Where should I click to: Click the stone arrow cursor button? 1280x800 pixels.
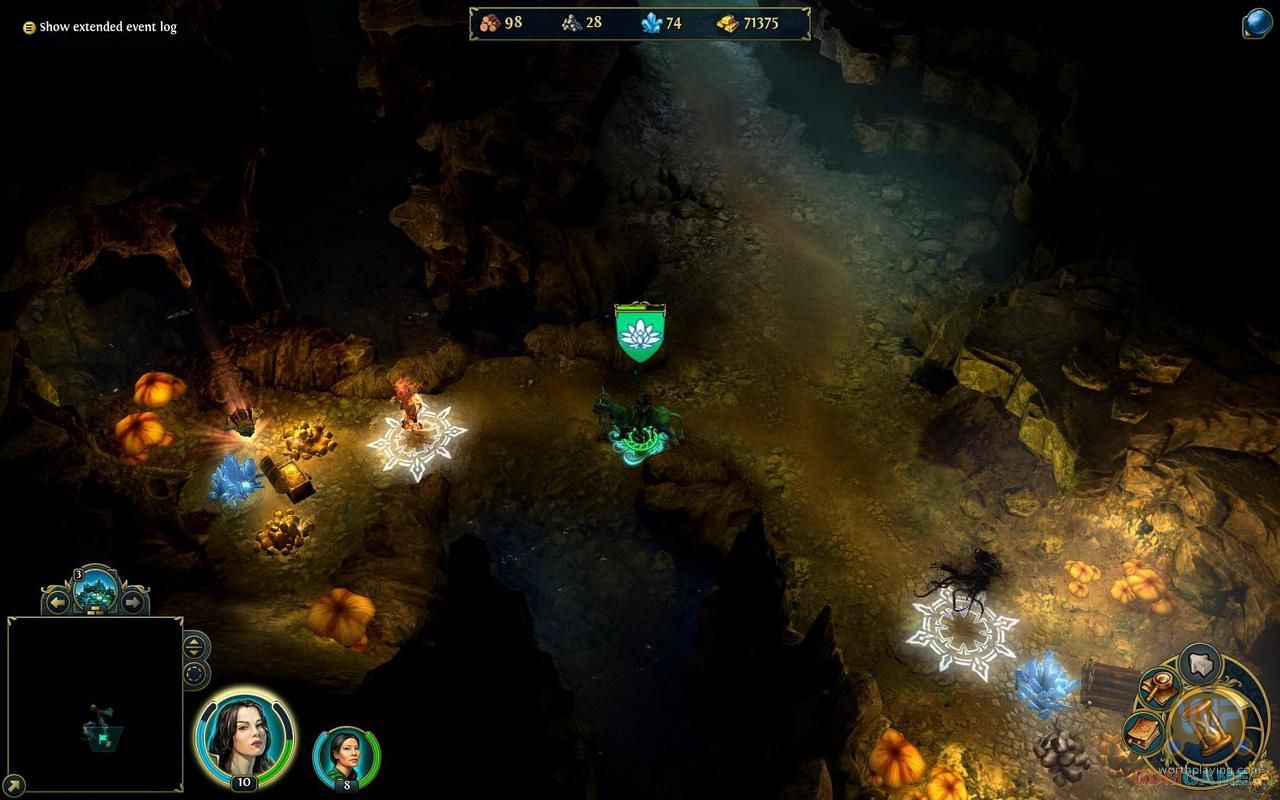[x=1201, y=662]
